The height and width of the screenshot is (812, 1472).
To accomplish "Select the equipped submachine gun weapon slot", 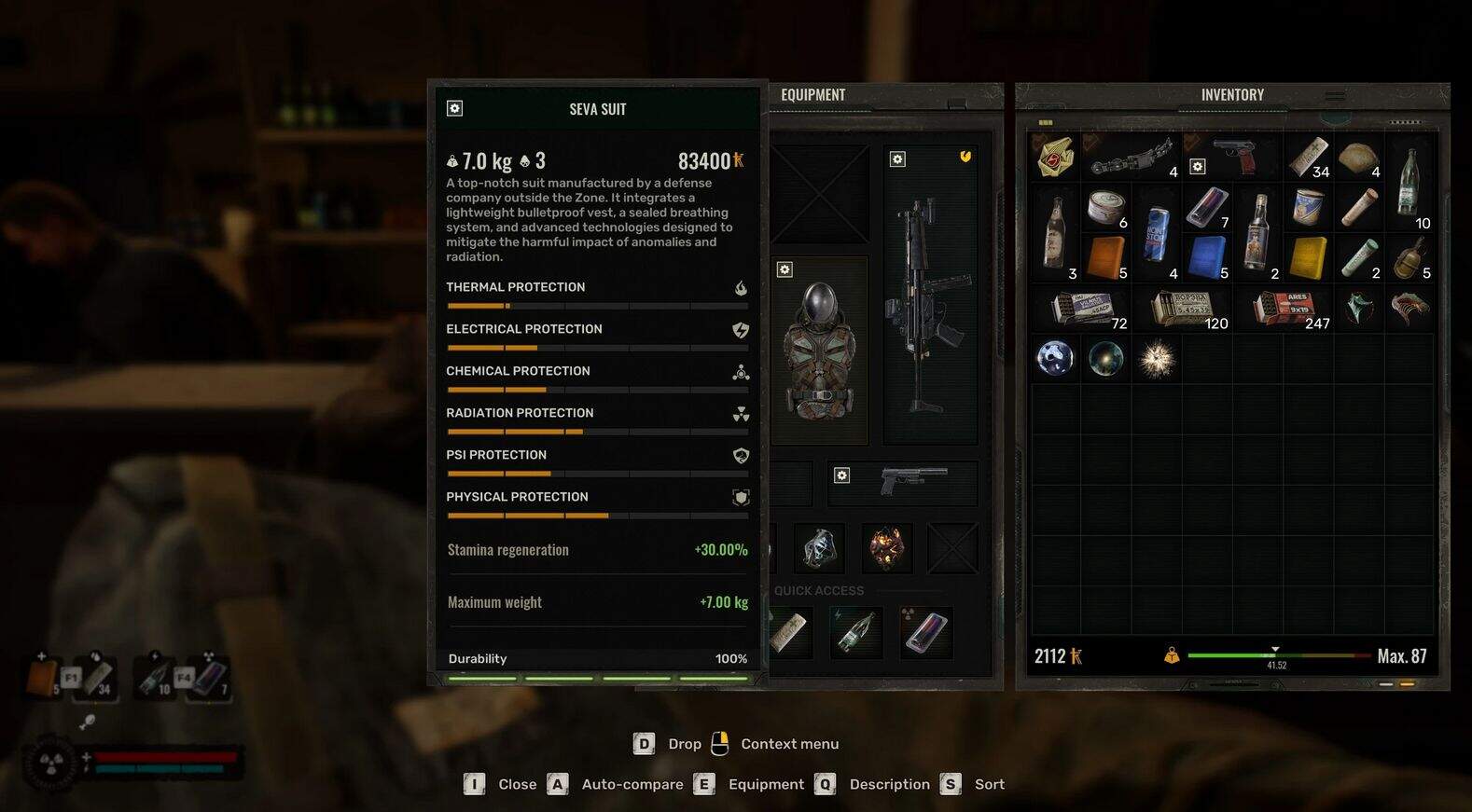I will (928, 298).
